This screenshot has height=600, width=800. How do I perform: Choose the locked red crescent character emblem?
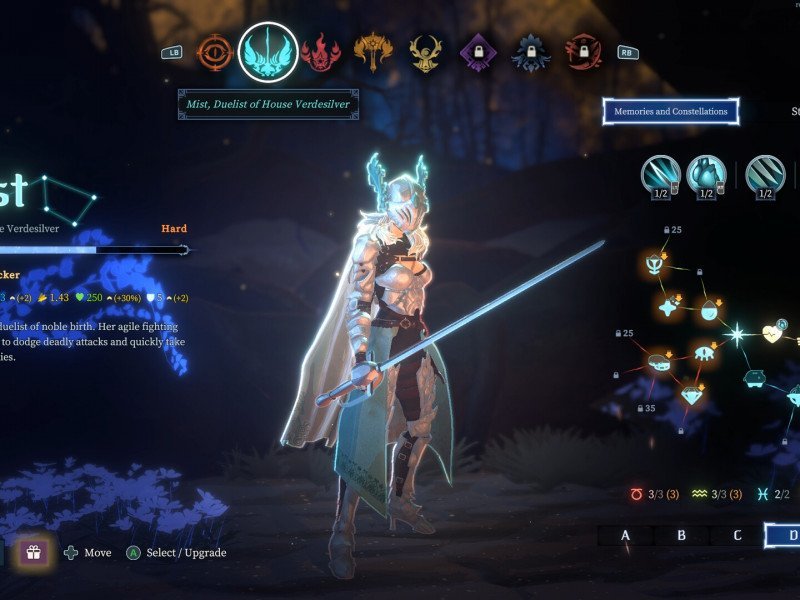click(582, 52)
